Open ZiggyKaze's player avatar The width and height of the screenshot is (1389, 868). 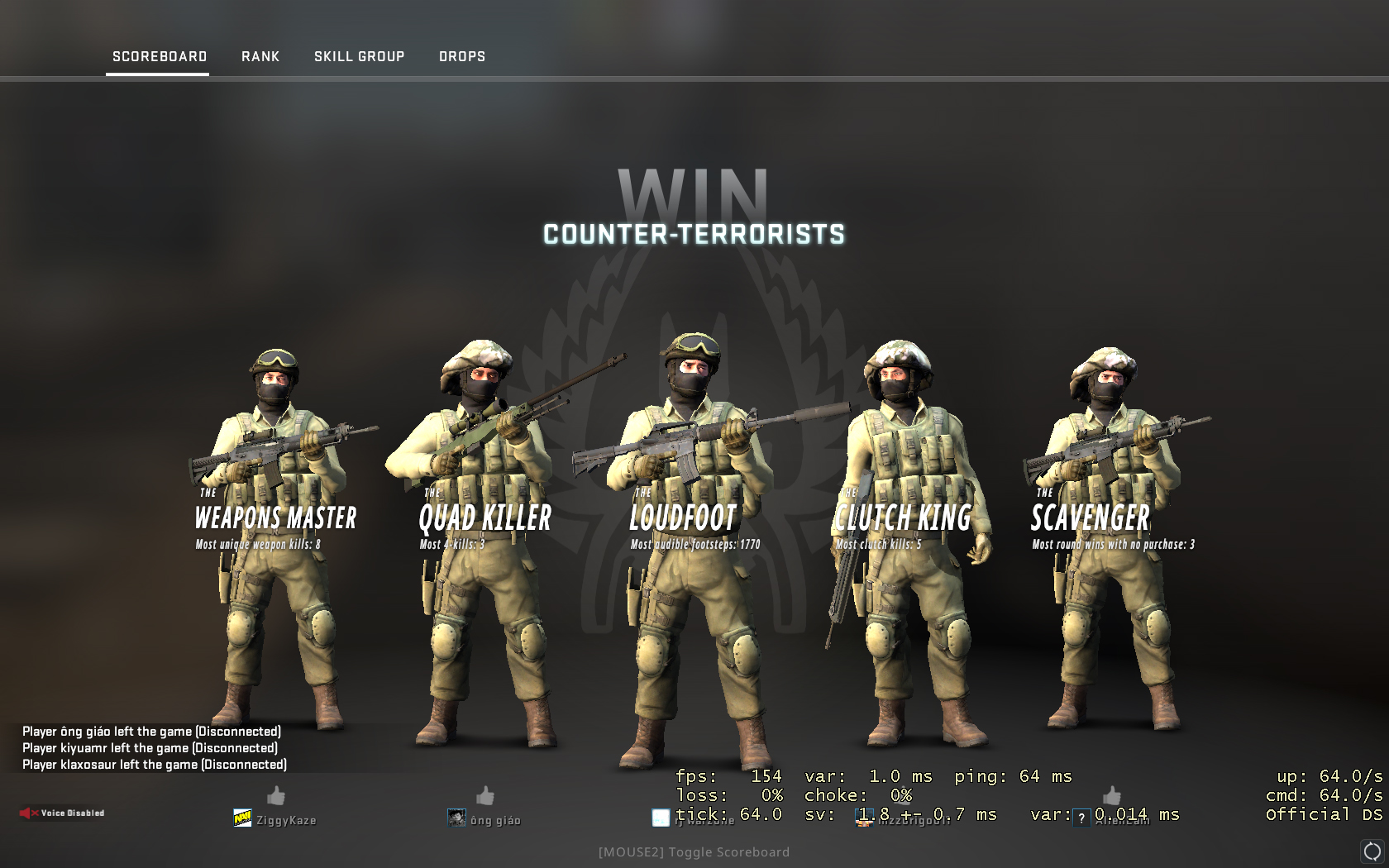click(242, 818)
